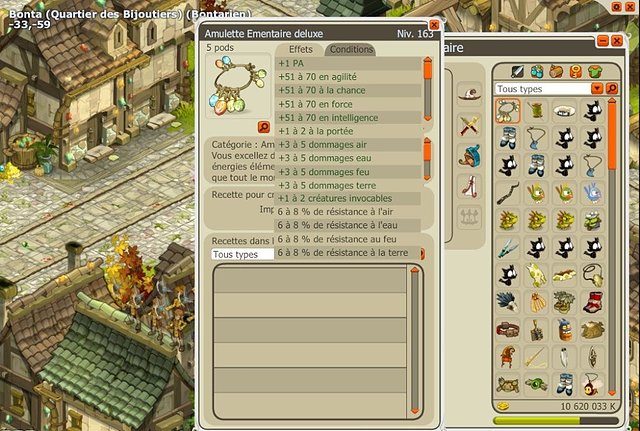The width and height of the screenshot is (640, 431).
Task: Choose the brown belt inventory item
Action: (509, 329)
